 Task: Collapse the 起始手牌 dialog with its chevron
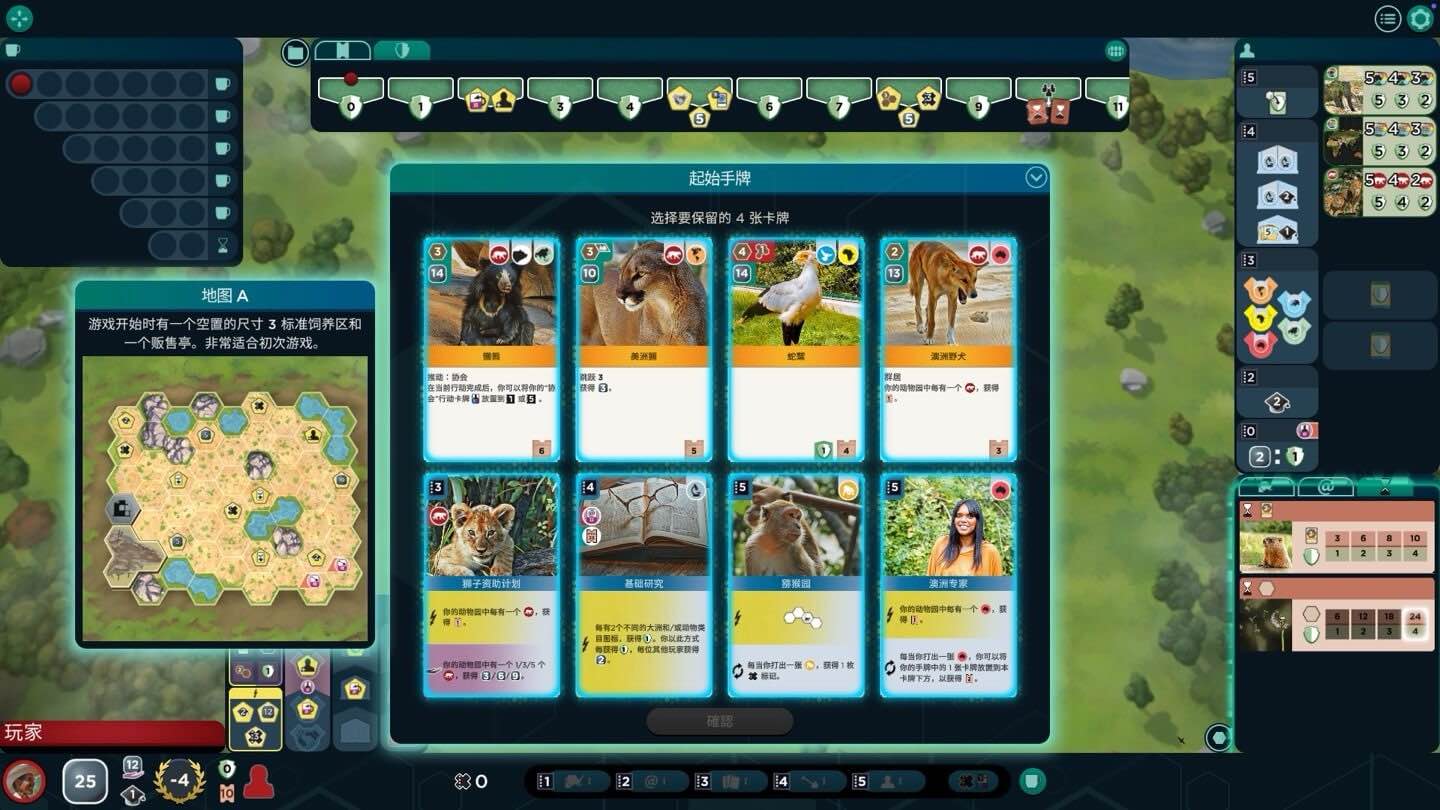[1036, 178]
